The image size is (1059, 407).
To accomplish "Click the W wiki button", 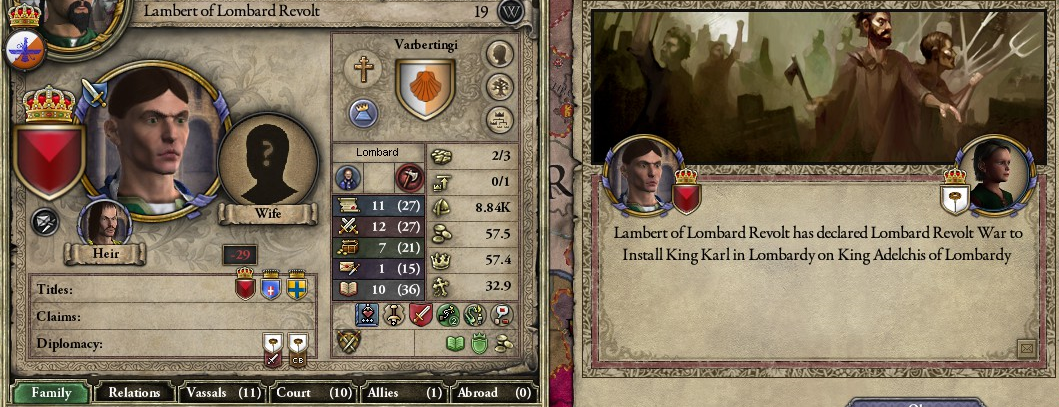I will [x=512, y=12].
